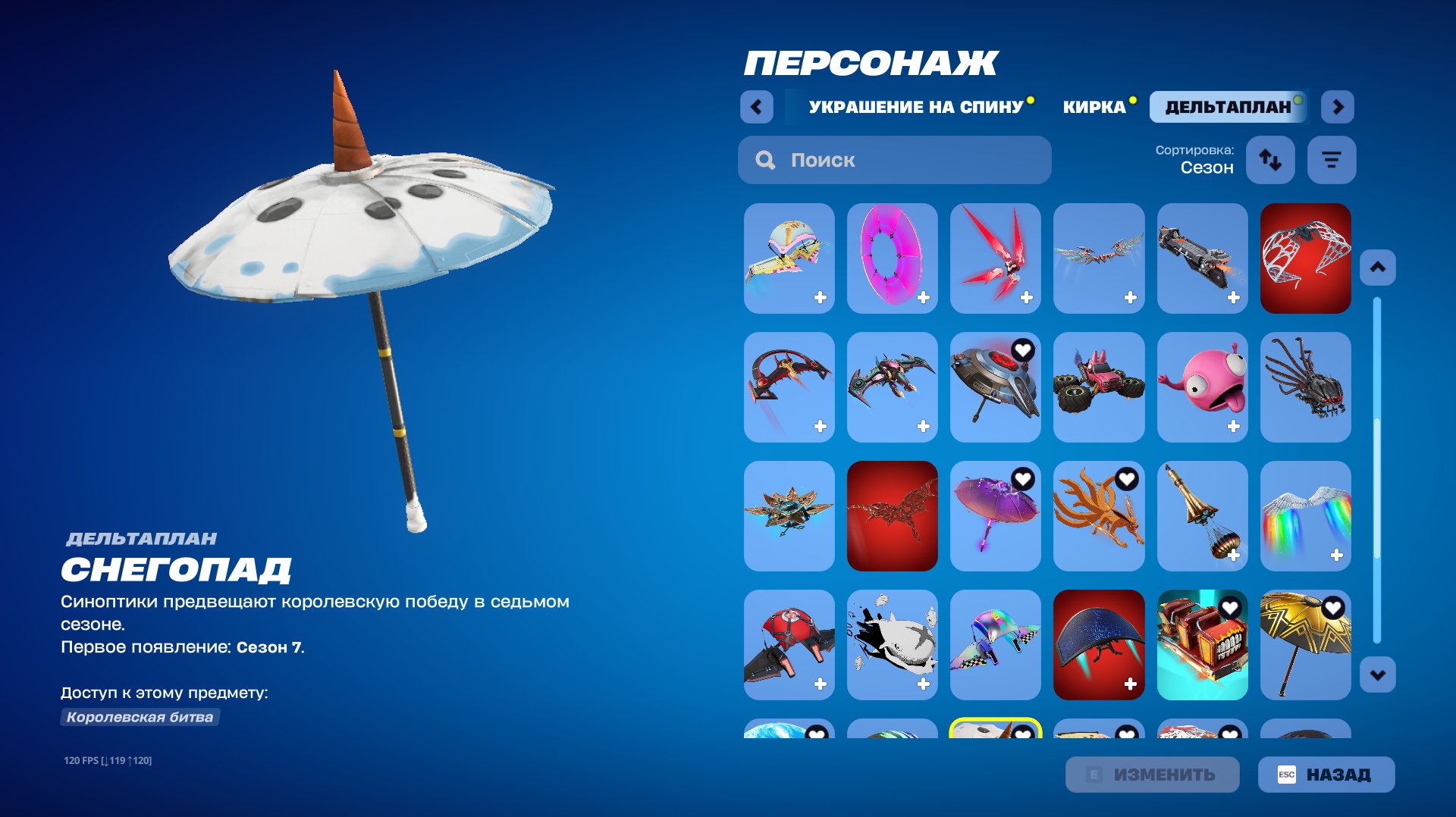This screenshot has height=817, width=1456.
Task: Select the monster truck glider
Action: pyautogui.click(x=1099, y=387)
